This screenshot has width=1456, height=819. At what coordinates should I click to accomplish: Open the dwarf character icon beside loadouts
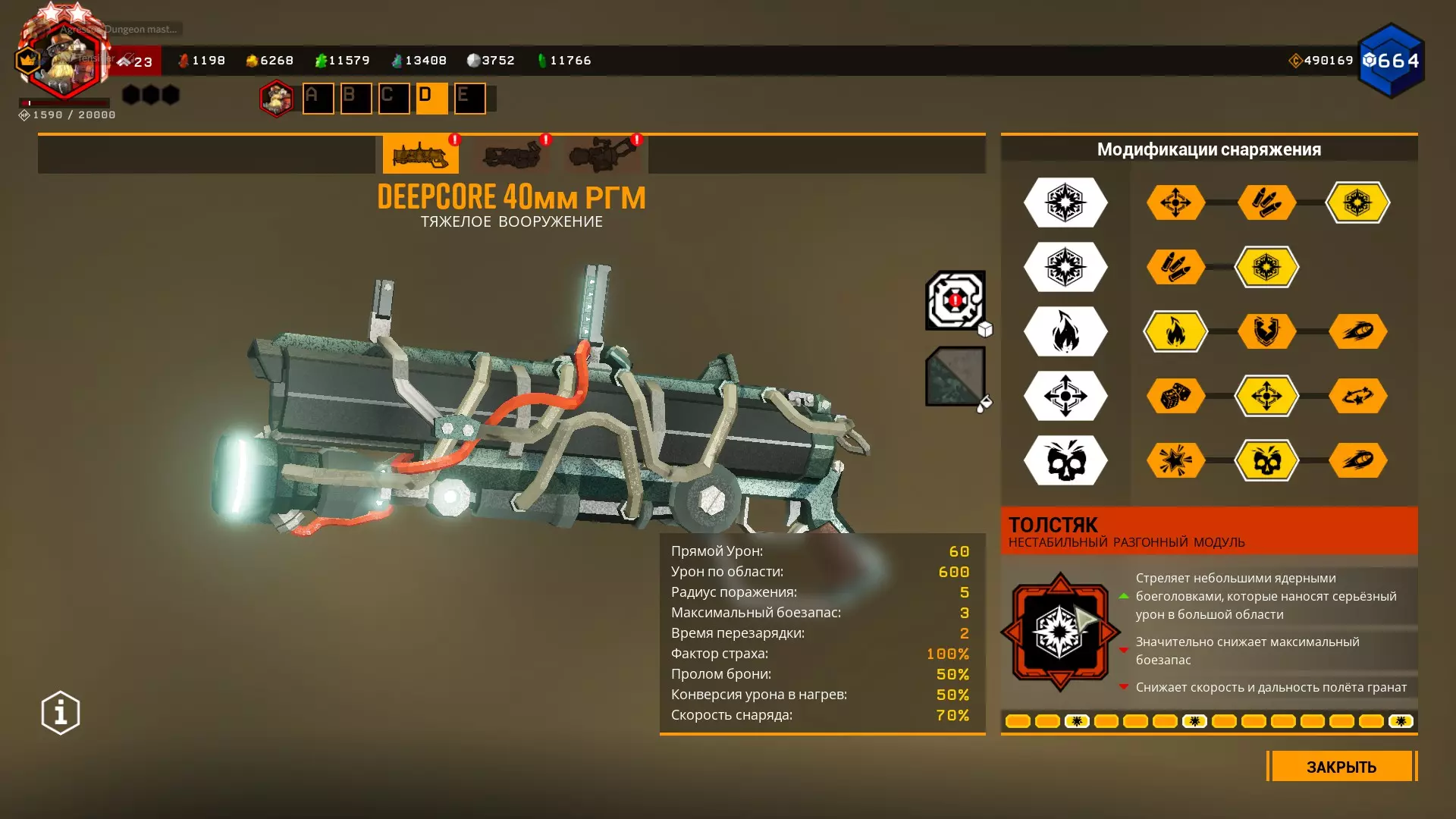(x=277, y=98)
